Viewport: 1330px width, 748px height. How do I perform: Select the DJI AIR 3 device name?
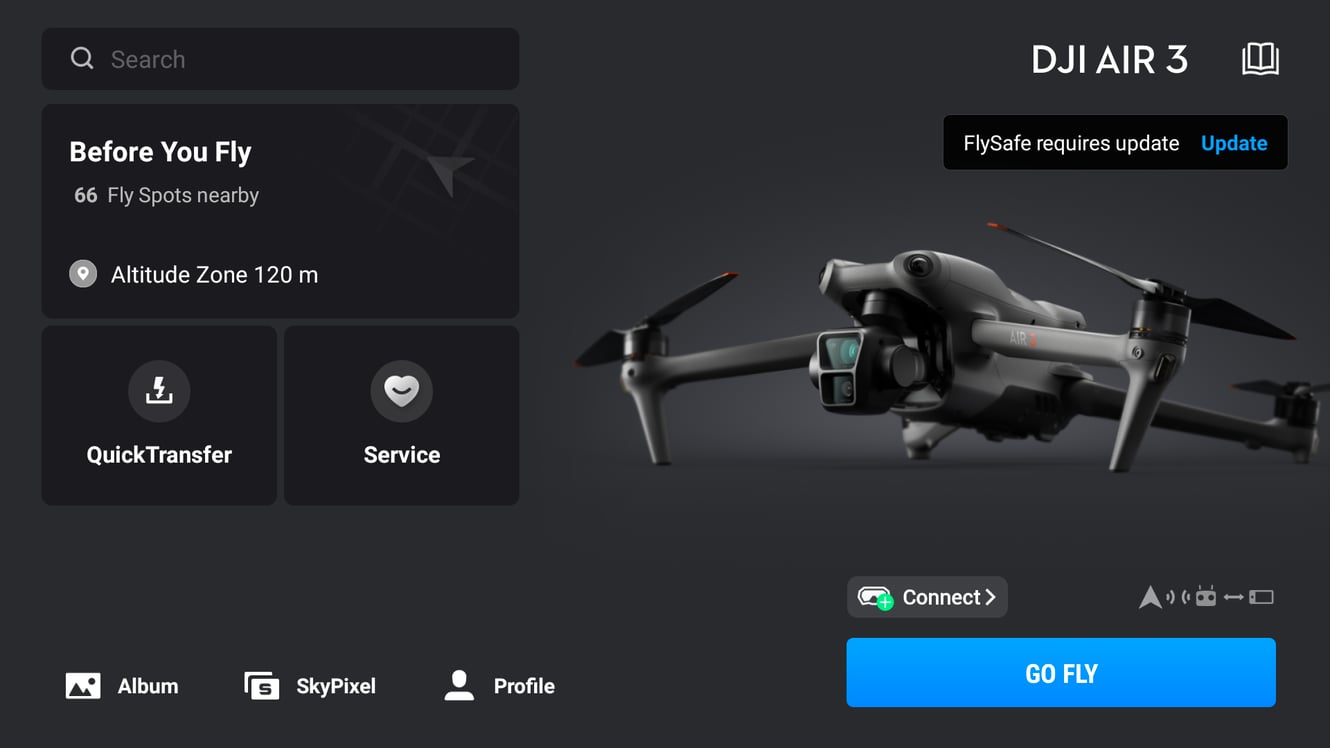point(1110,60)
